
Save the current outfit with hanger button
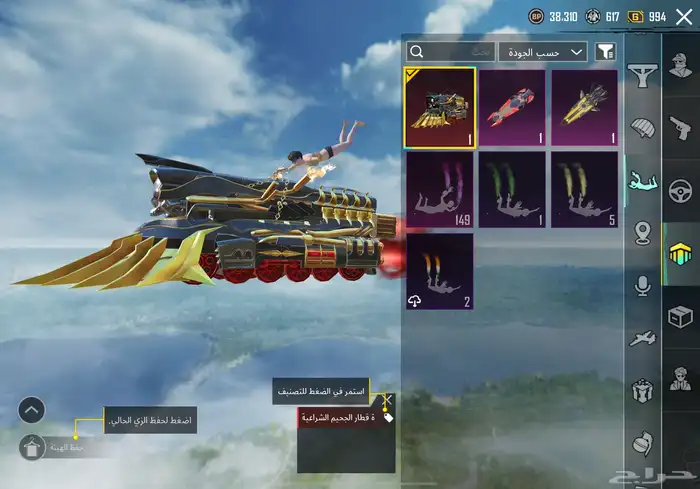[x=31, y=447]
